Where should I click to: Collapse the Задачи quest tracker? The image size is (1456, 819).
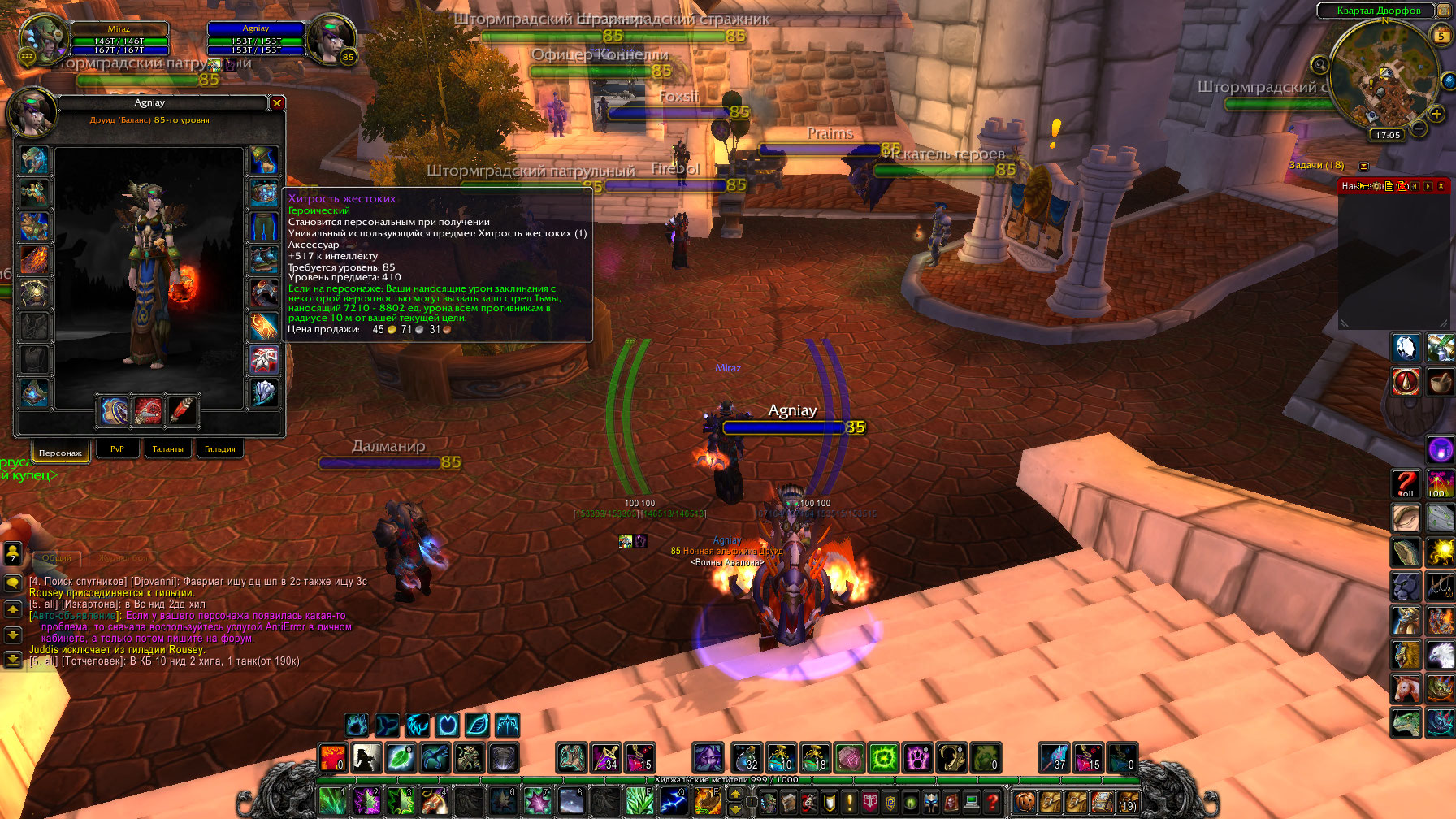coord(1364,166)
